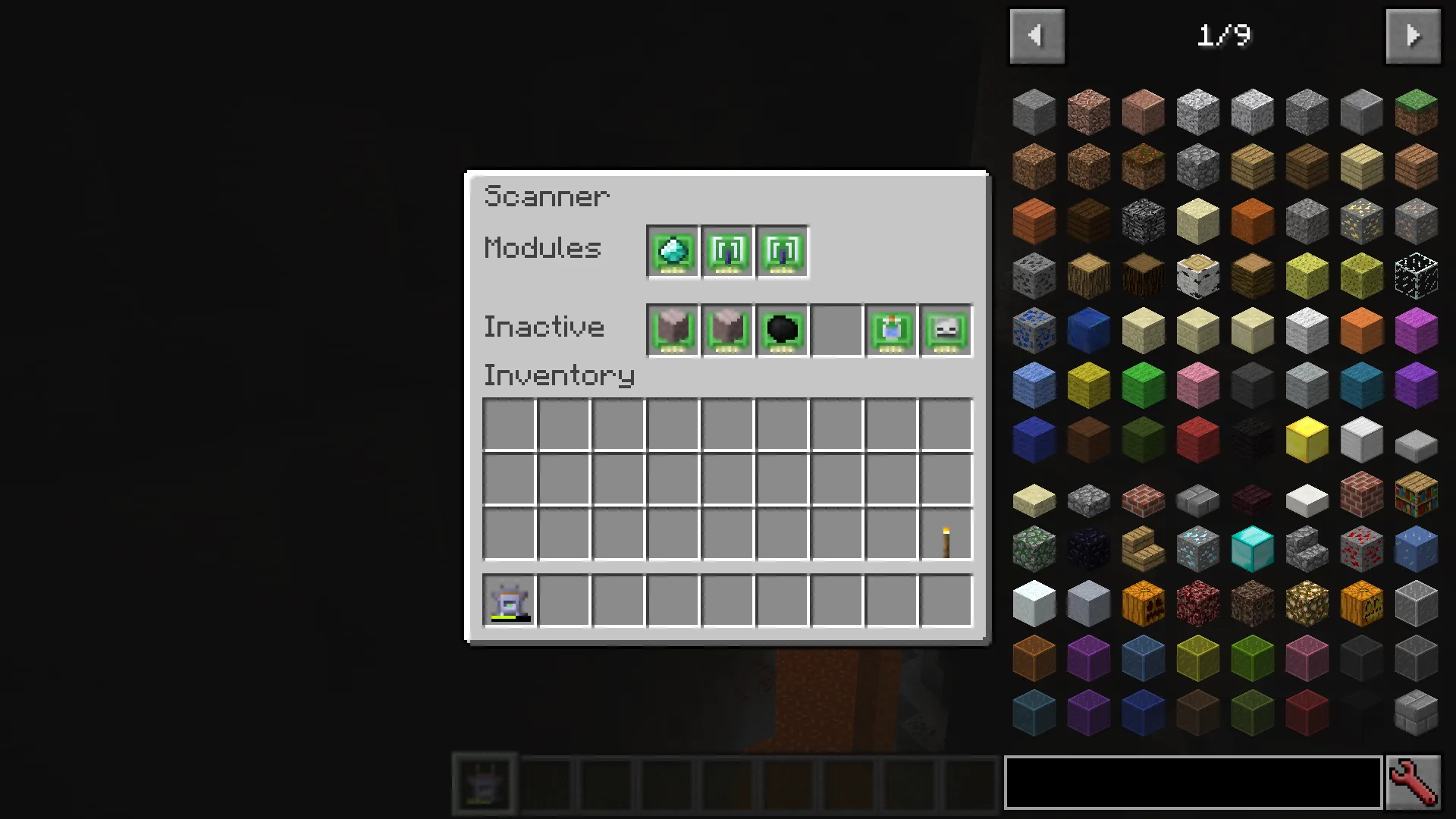The width and height of the screenshot is (1456, 819).
Task: Select the hostile mob module with skeleton face
Action: (945, 329)
